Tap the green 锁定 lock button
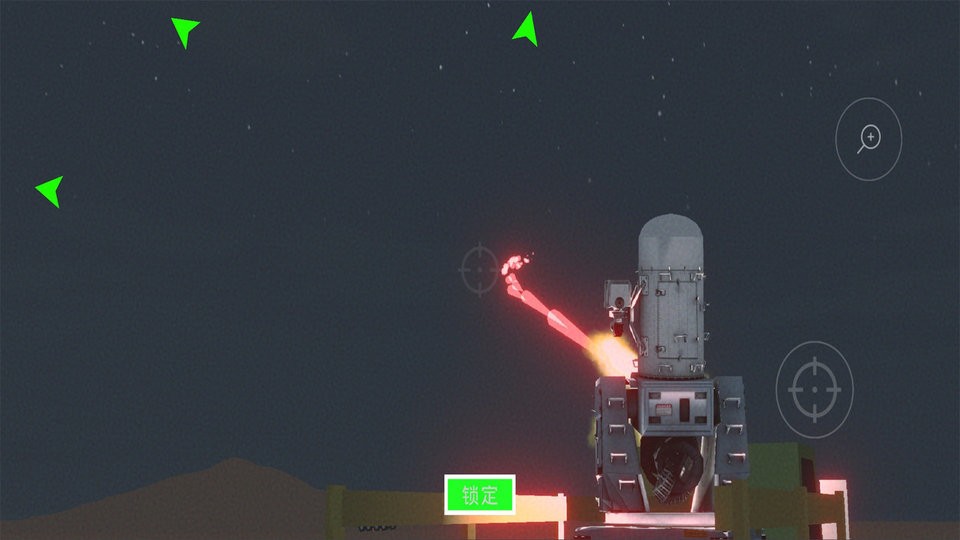The height and width of the screenshot is (540, 960). (x=480, y=495)
